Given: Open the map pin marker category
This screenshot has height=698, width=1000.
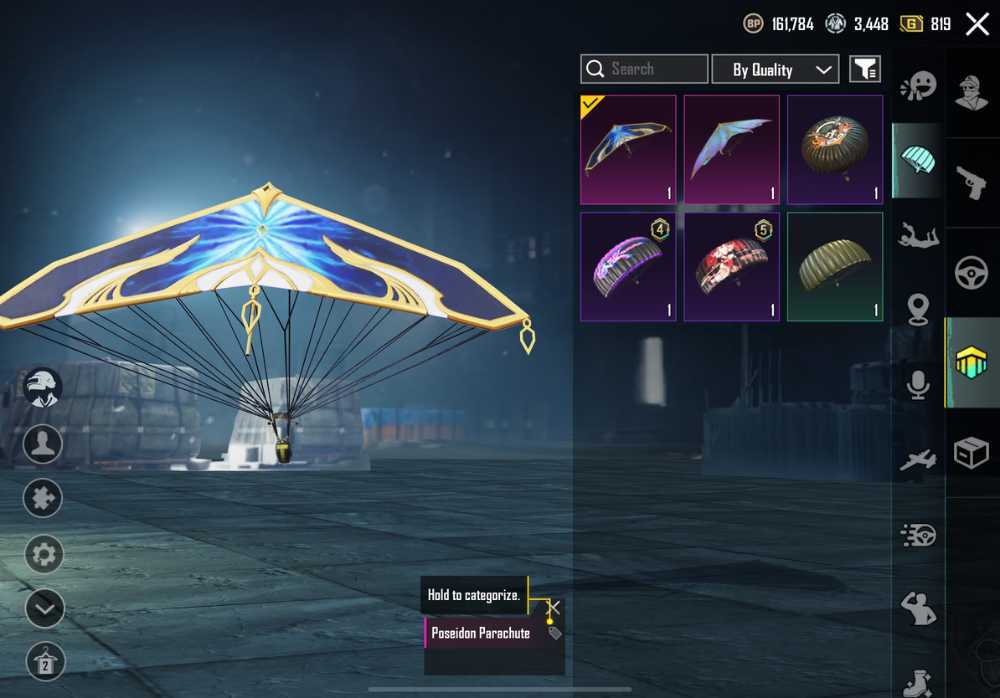Looking at the screenshot, I should [918, 310].
